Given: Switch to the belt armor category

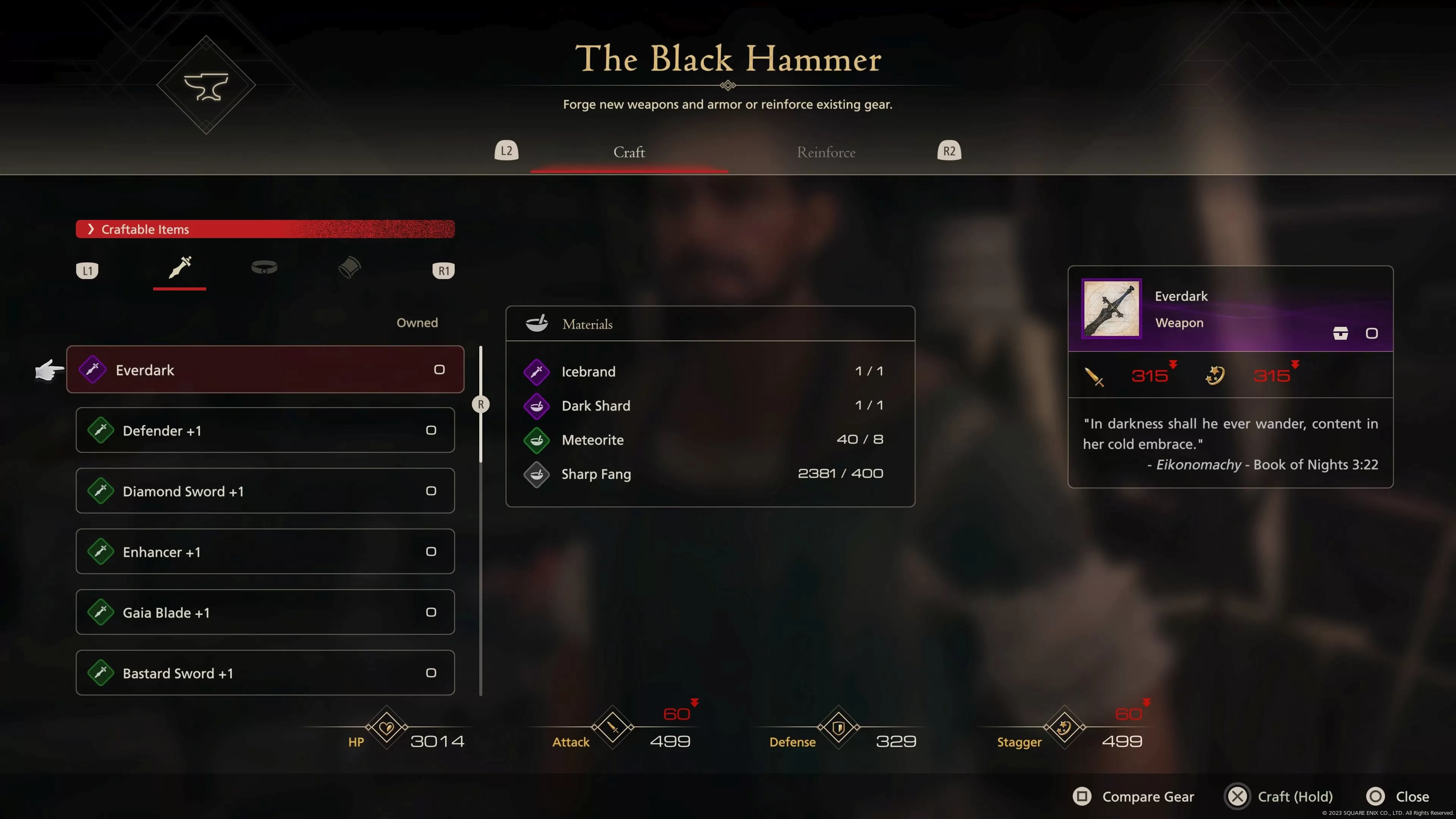Looking at the screenshot, I should click(x=264, y=268).
